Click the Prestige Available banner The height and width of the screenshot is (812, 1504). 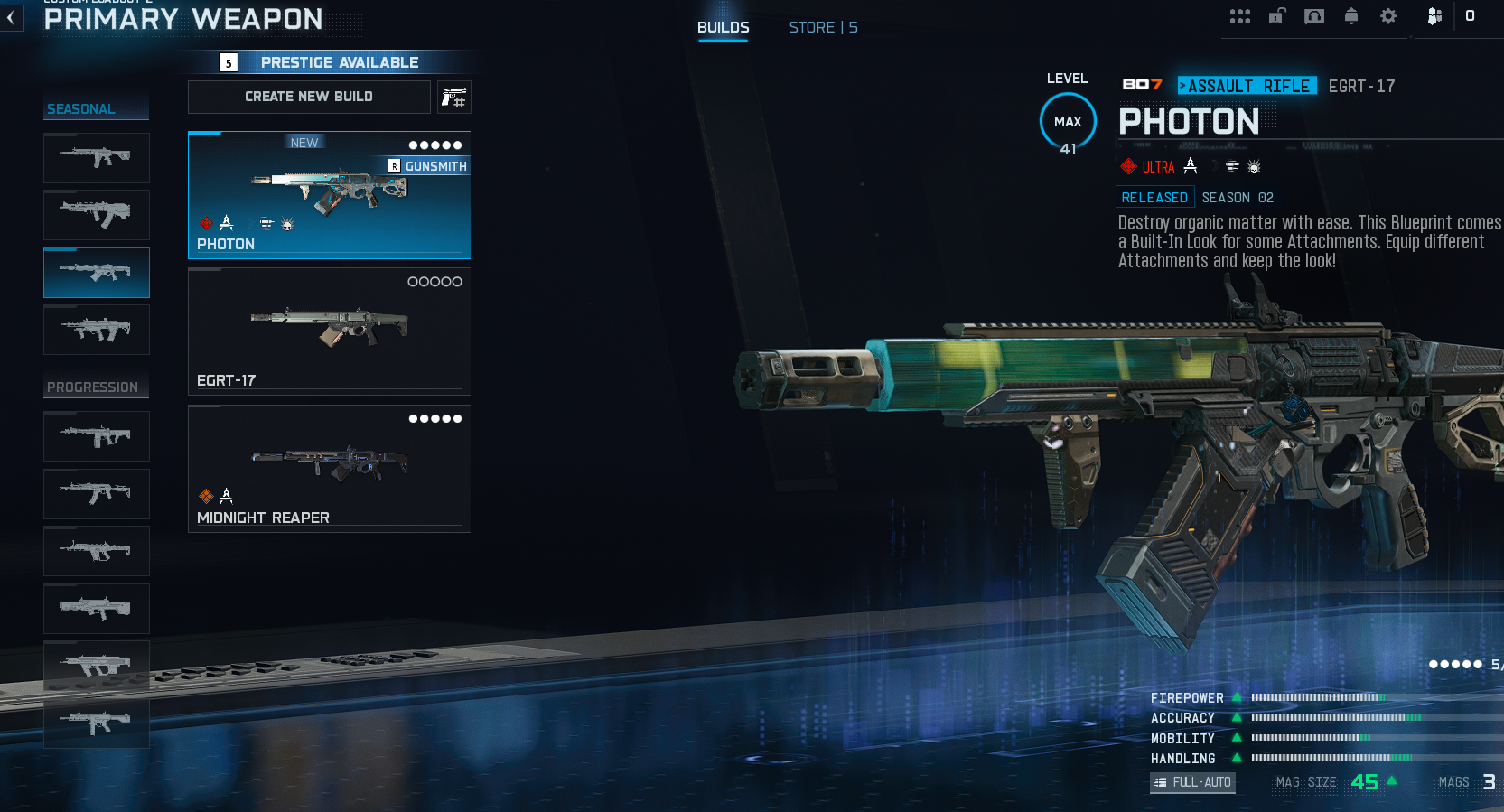click(x=329, y=62)
